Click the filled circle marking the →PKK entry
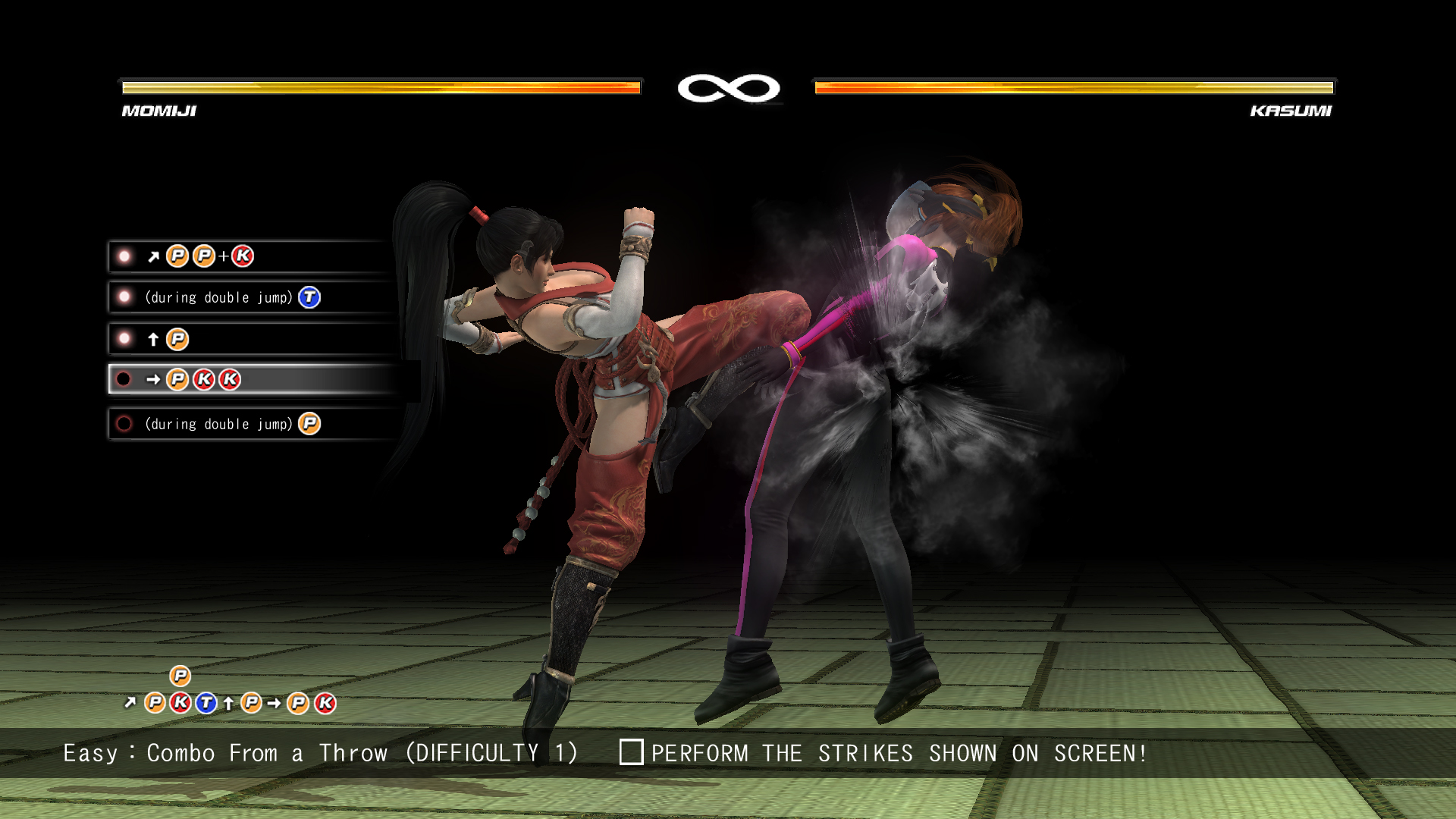Screen dimensions: 1456x819 pyautogui.click(x=123, y=379)
